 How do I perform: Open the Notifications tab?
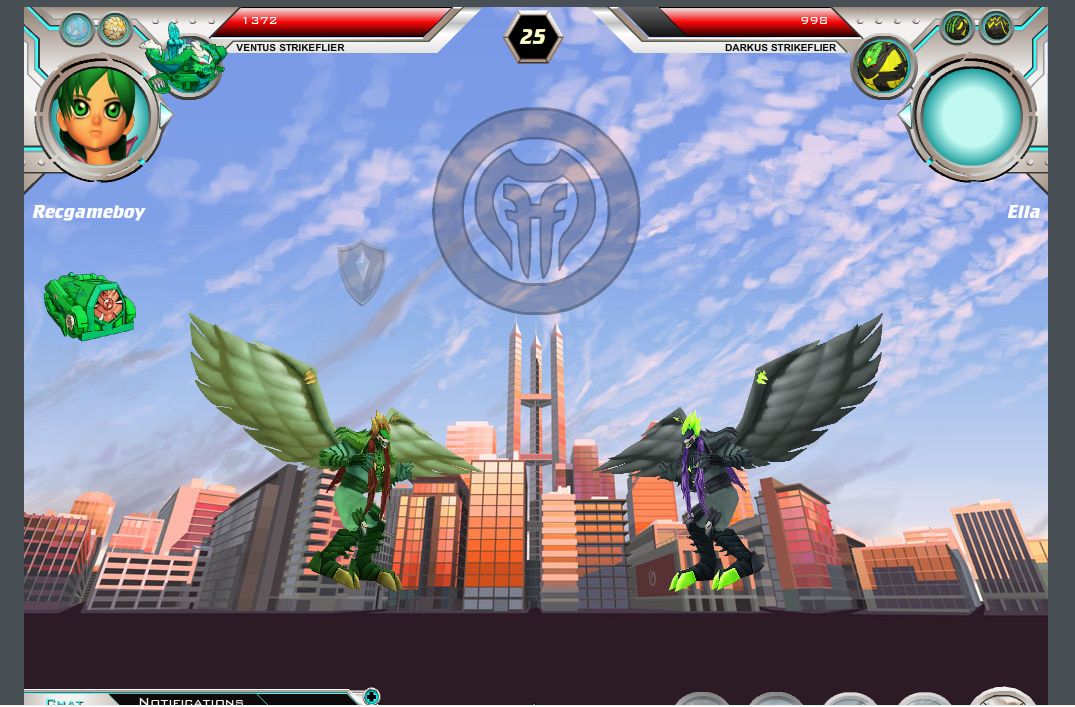(191, 701)
